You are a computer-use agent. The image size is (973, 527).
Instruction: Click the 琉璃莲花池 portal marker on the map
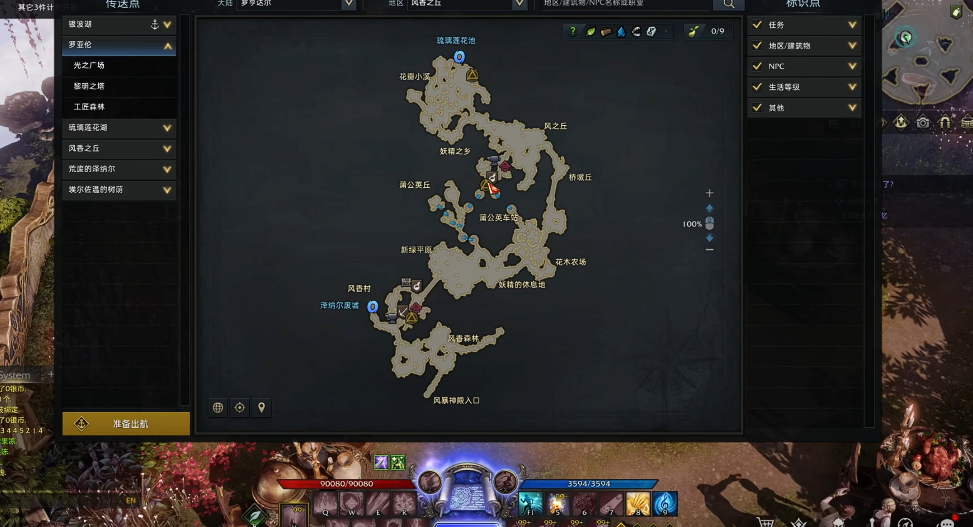[x=460, y=57]
